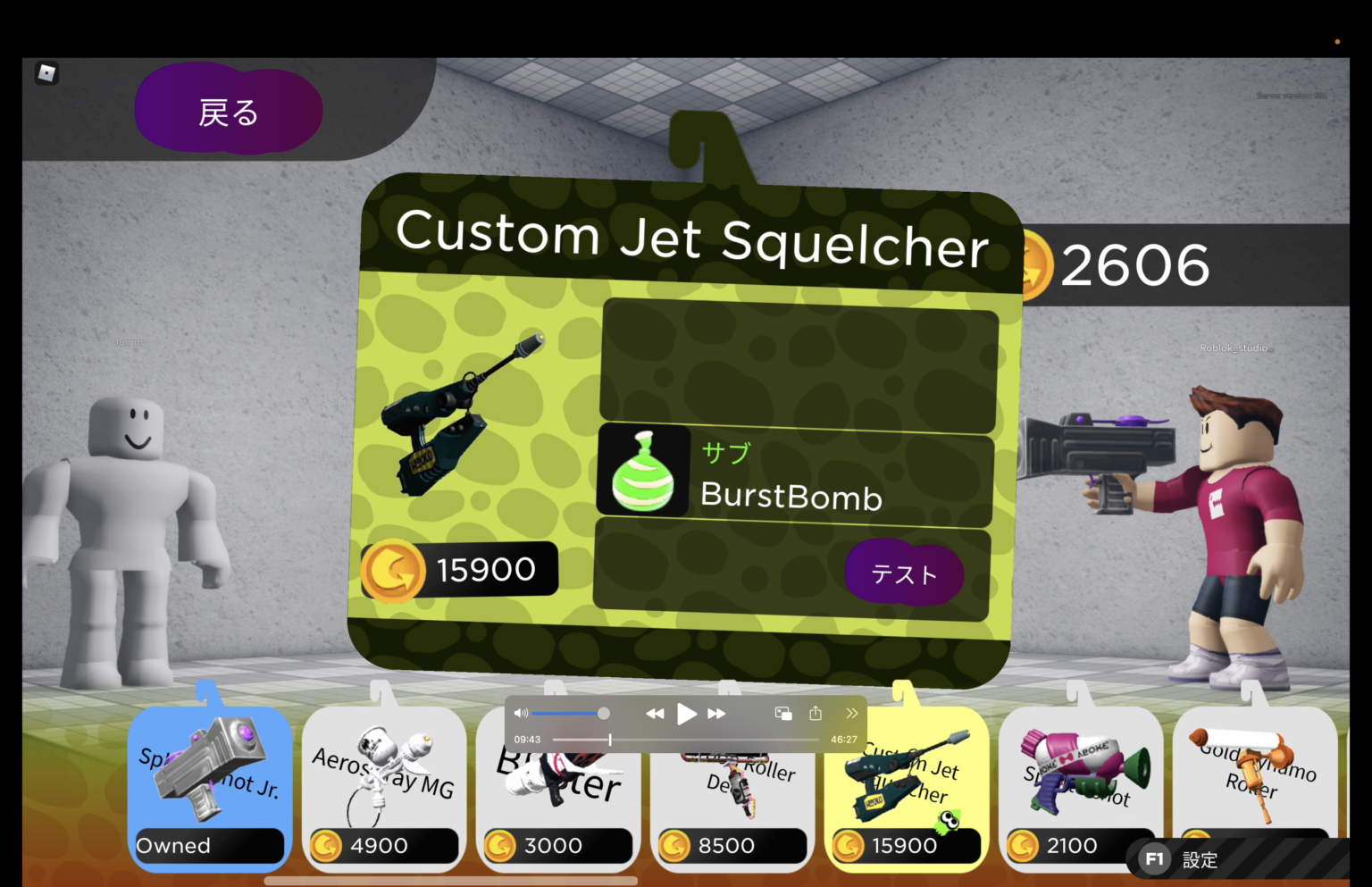Click the Share icon in the media controls
The width and height of the screenshot is (1372, 887).
pyautogui.click(x=815, y=713)
